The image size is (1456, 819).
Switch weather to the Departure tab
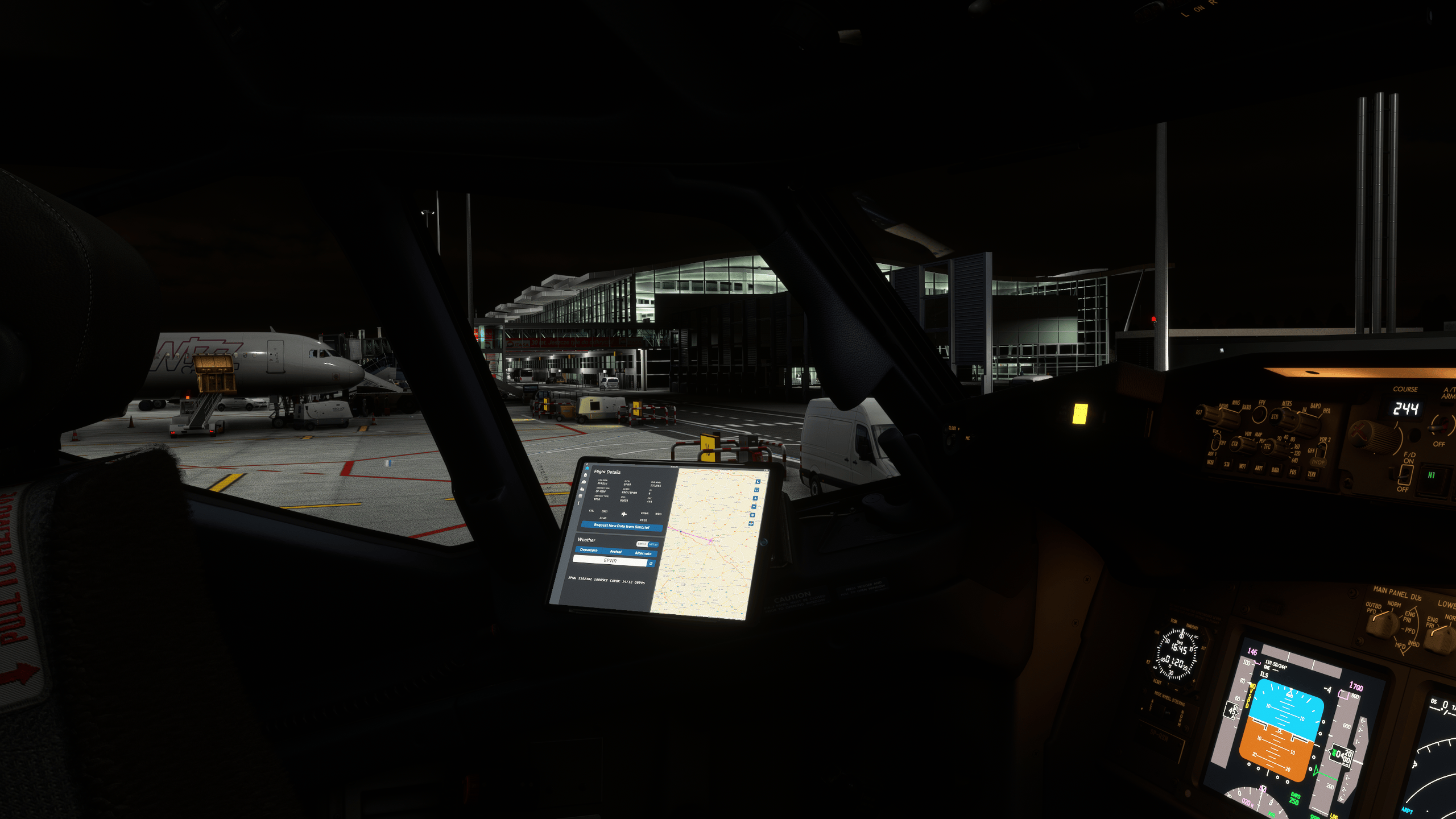point(589,550)
